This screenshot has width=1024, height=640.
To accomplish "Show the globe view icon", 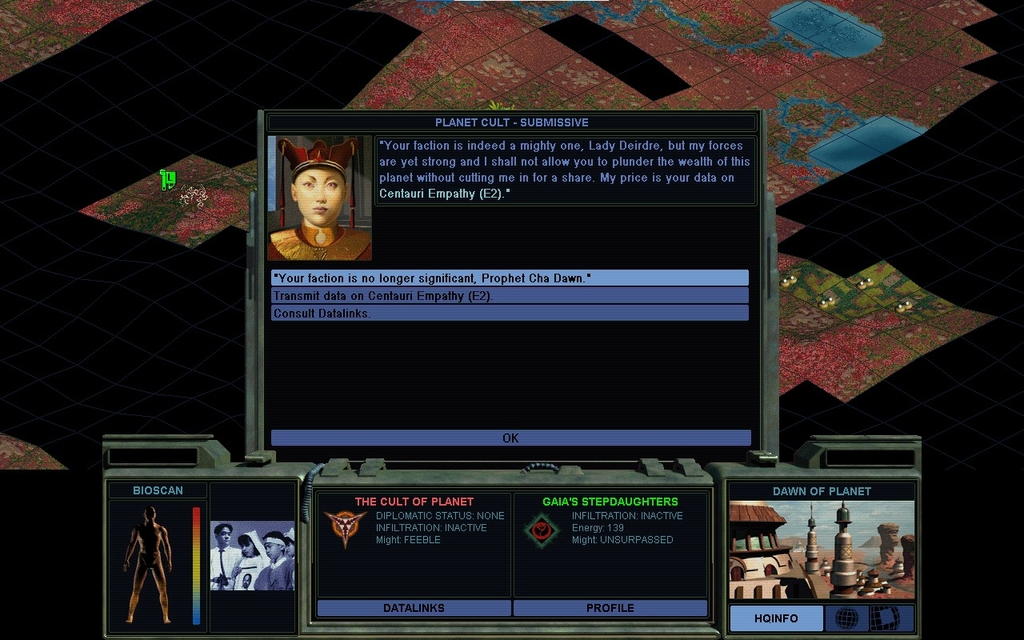I will (x=846, y=618).
